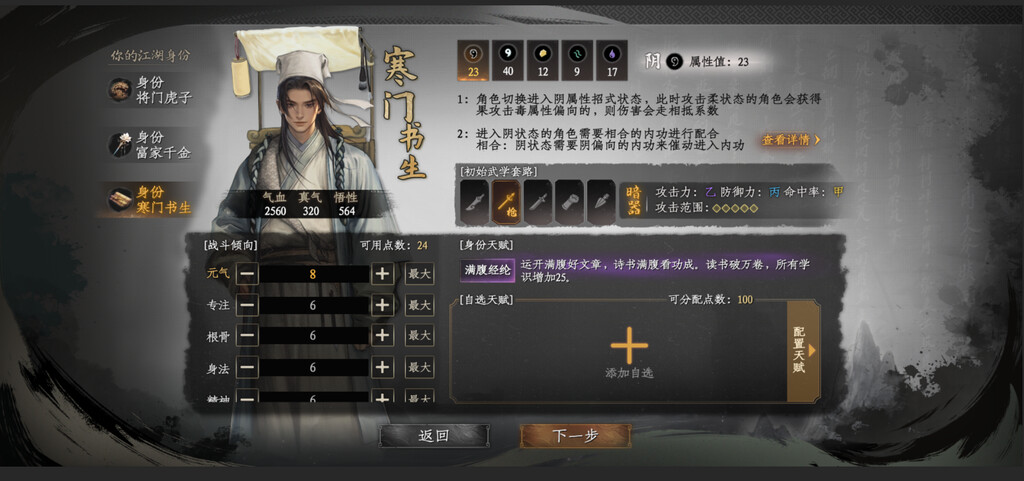Decrease 元气 with its minus button

(x=247, y=274)
